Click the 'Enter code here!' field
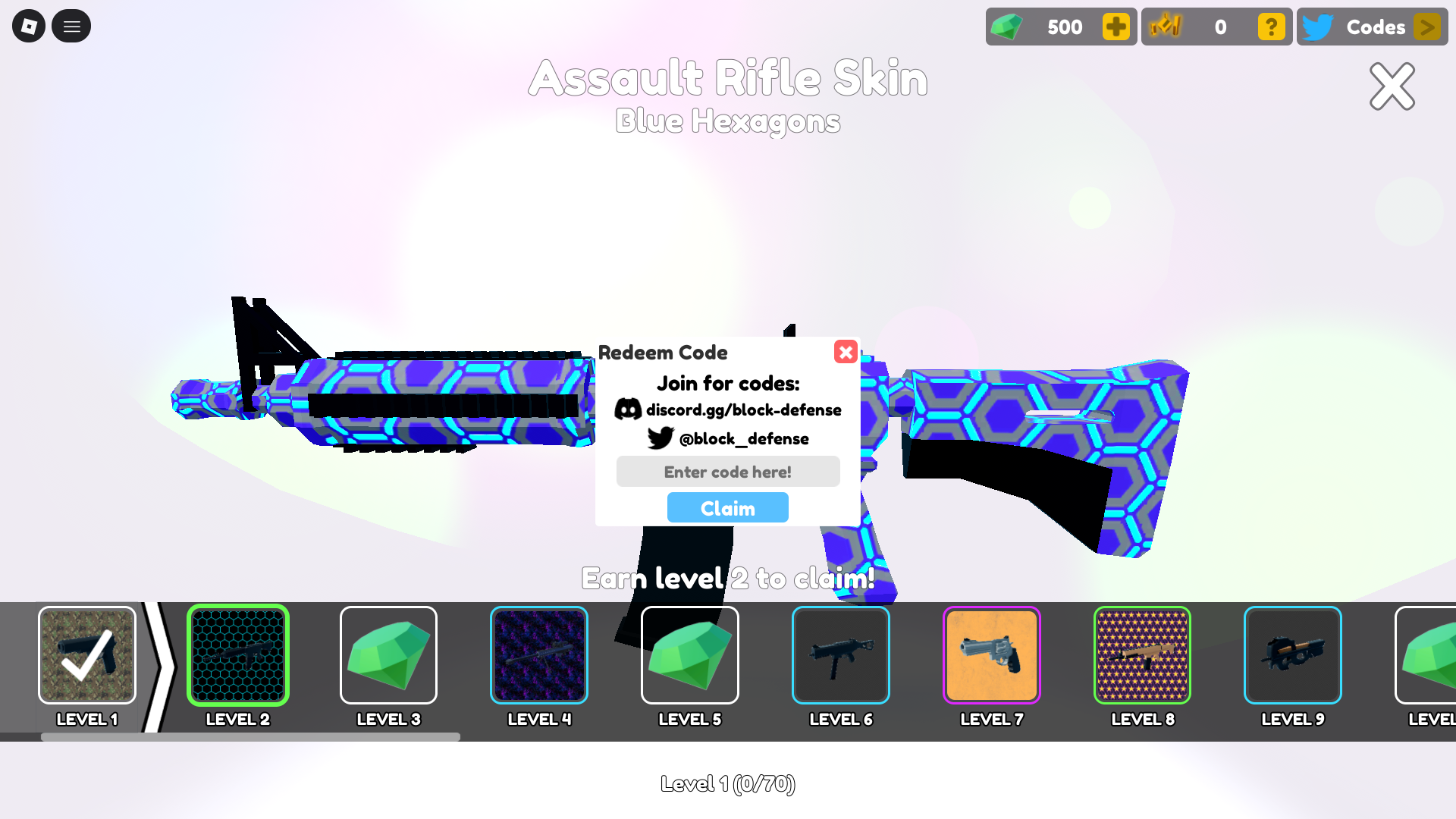Viewport: 1456px width, 819px height. click(x=727, y=472)
